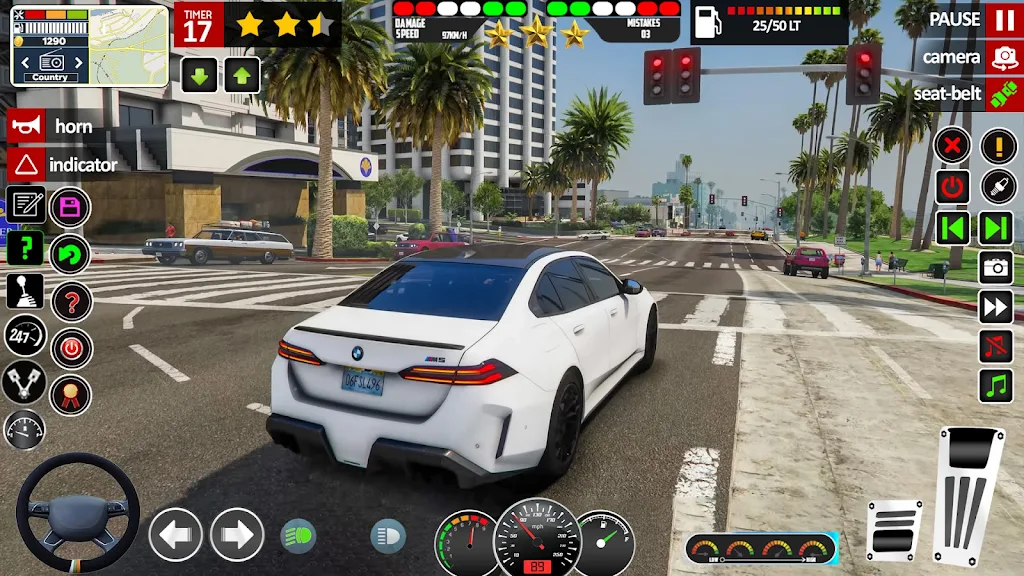This screenshot has width=1024, height=576.
Task: Apply the brake pedal
Action: (x=894, y=527)
